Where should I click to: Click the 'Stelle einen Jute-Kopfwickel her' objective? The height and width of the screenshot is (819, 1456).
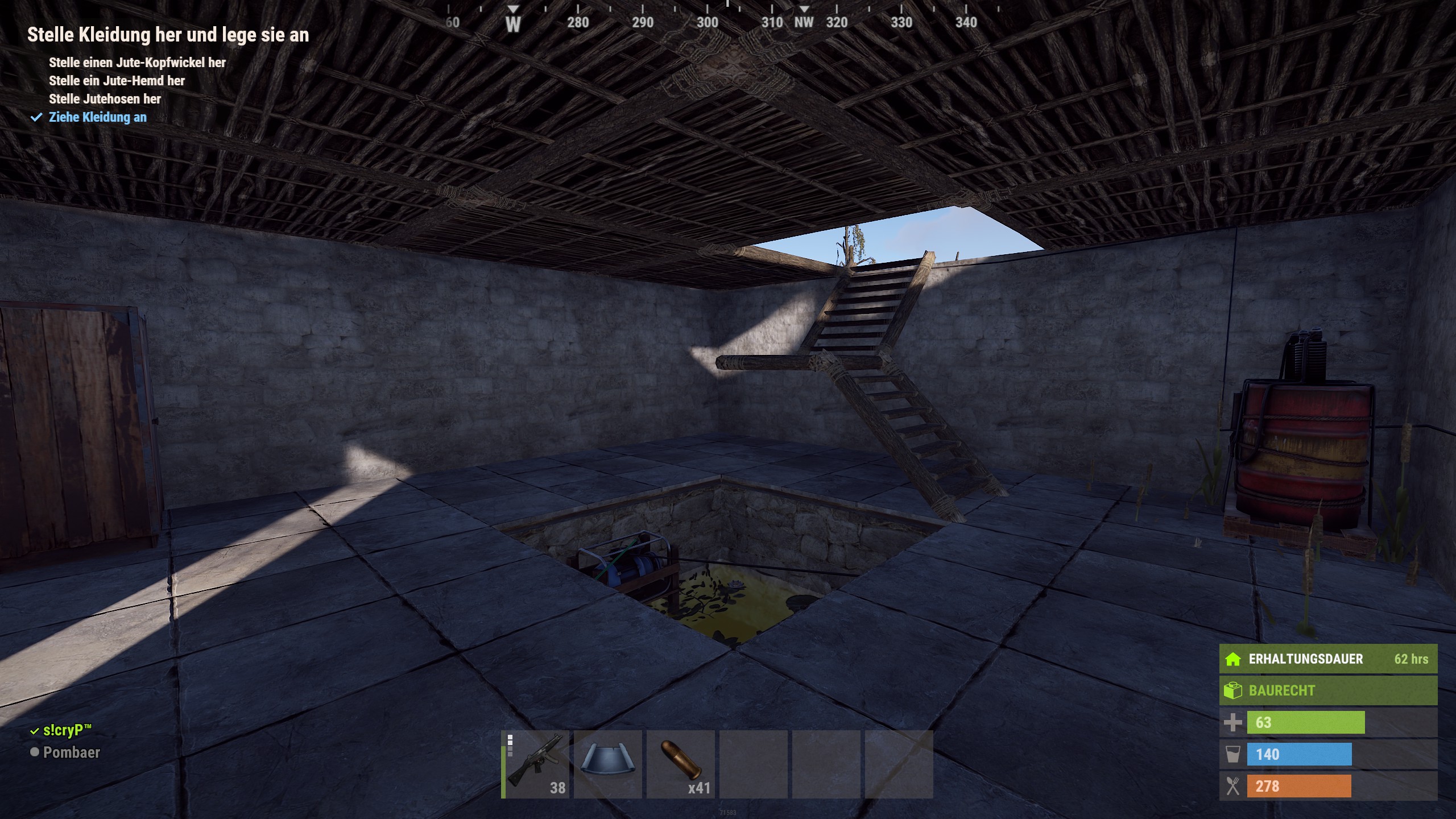[x=137, y=63]
